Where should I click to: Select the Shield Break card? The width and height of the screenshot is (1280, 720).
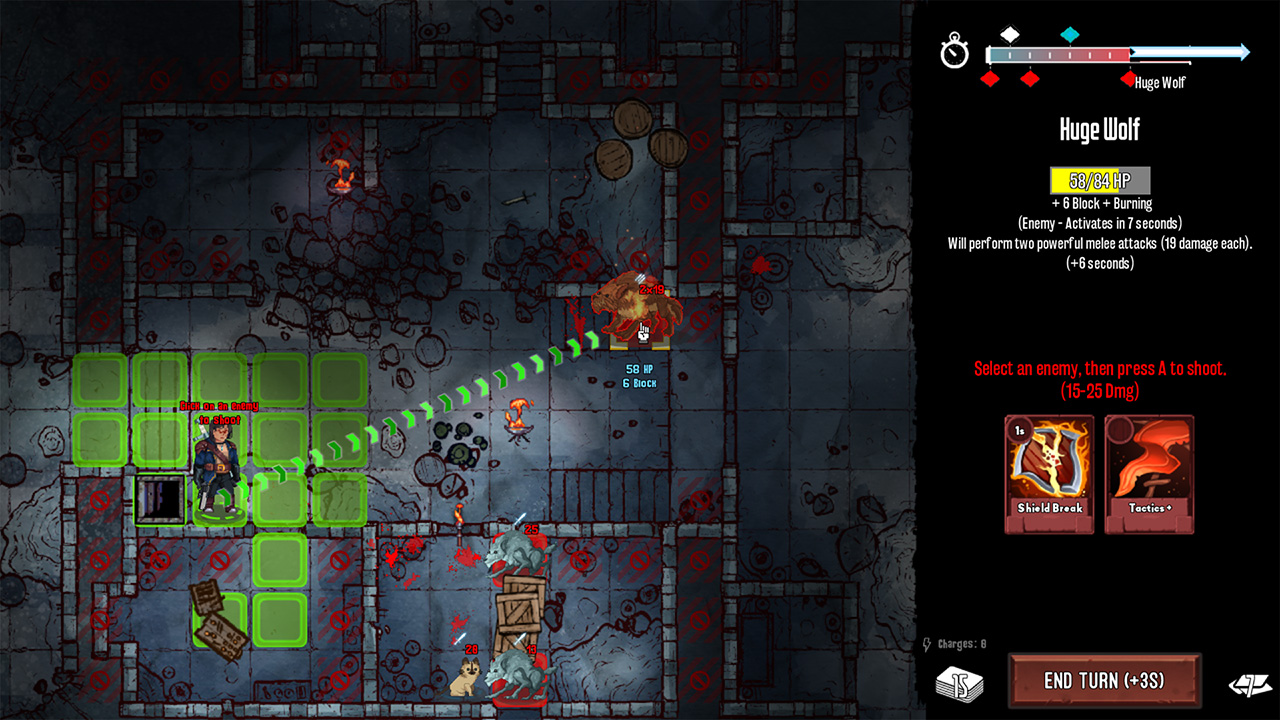pyautogui.click(x=1049, y=475)
